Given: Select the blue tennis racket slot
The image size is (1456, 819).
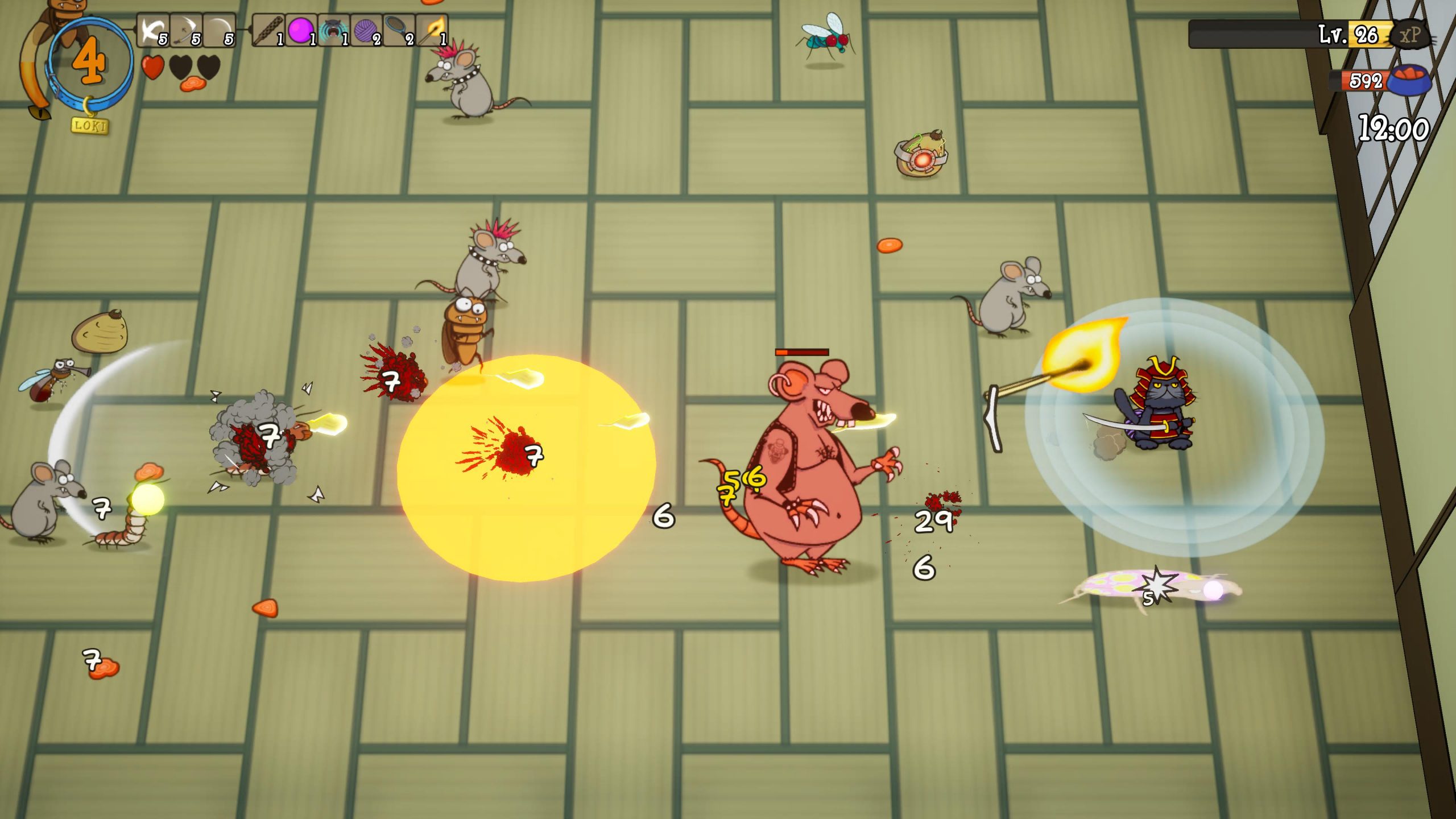Looking at the screenshot, I should tap(399, 30).
